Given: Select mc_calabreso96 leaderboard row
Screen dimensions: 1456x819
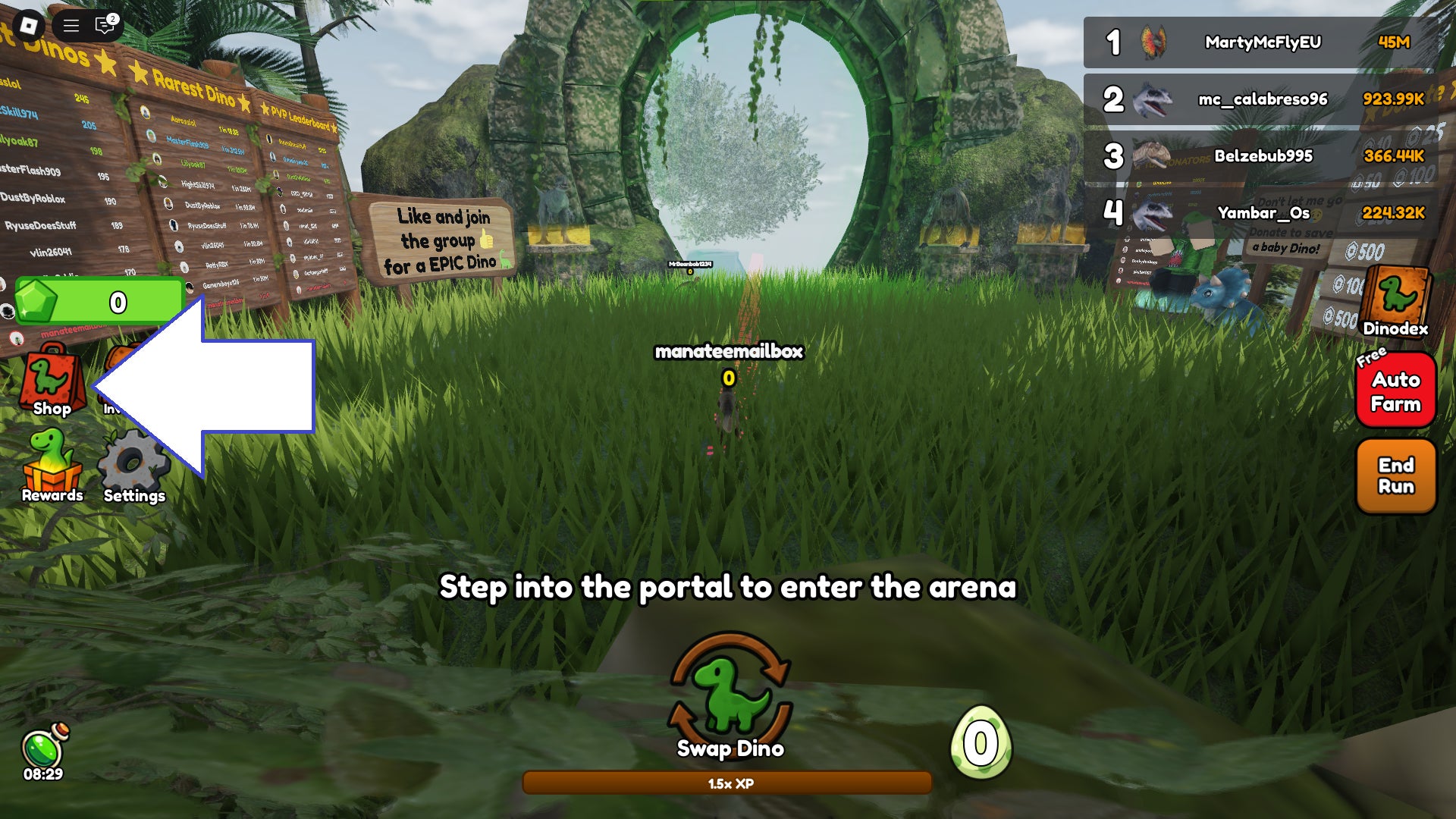Looking at the screenshot, I should point(1260,99).
